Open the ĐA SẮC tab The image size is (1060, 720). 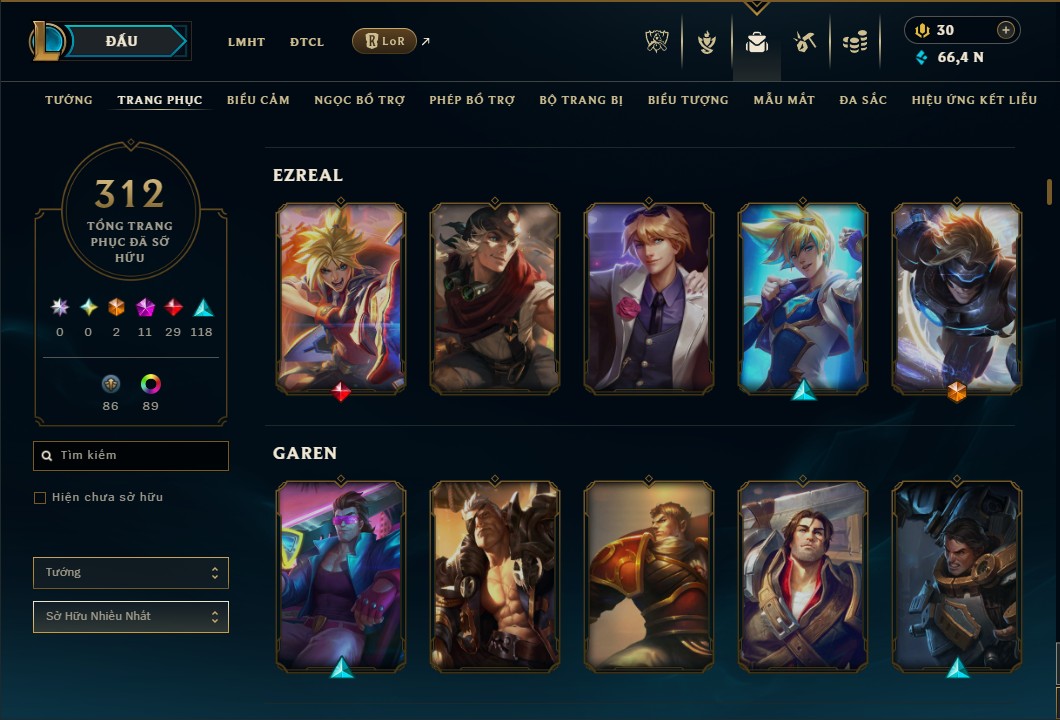coord(863,100)
